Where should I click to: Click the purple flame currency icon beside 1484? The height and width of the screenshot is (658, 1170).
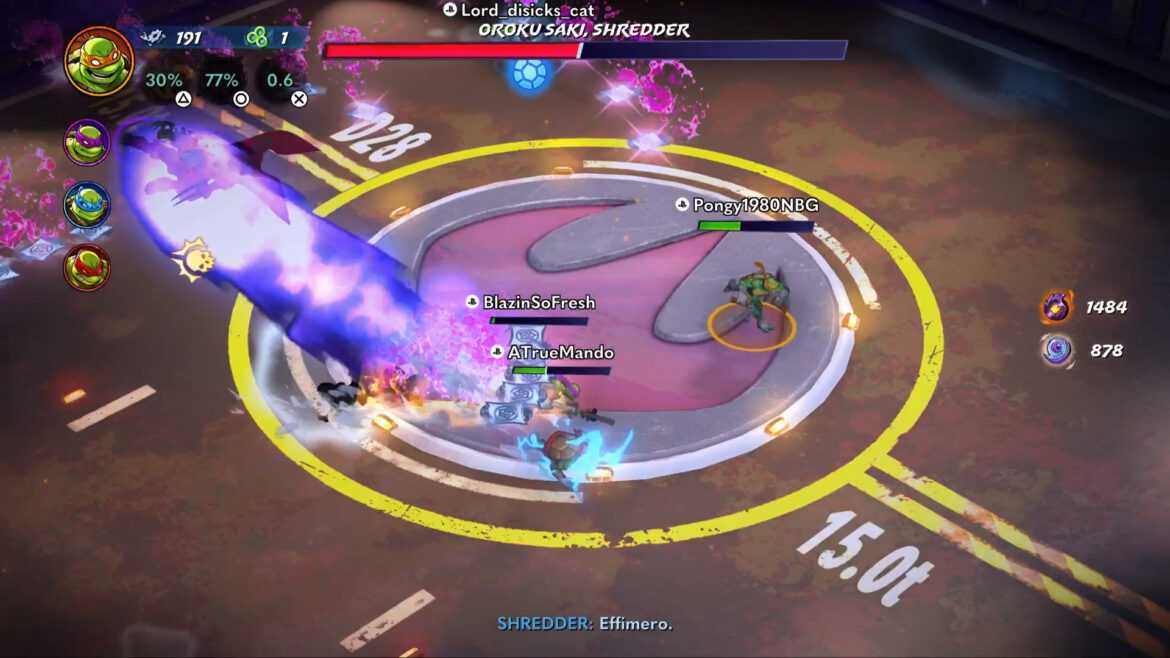click(1057, 307)
